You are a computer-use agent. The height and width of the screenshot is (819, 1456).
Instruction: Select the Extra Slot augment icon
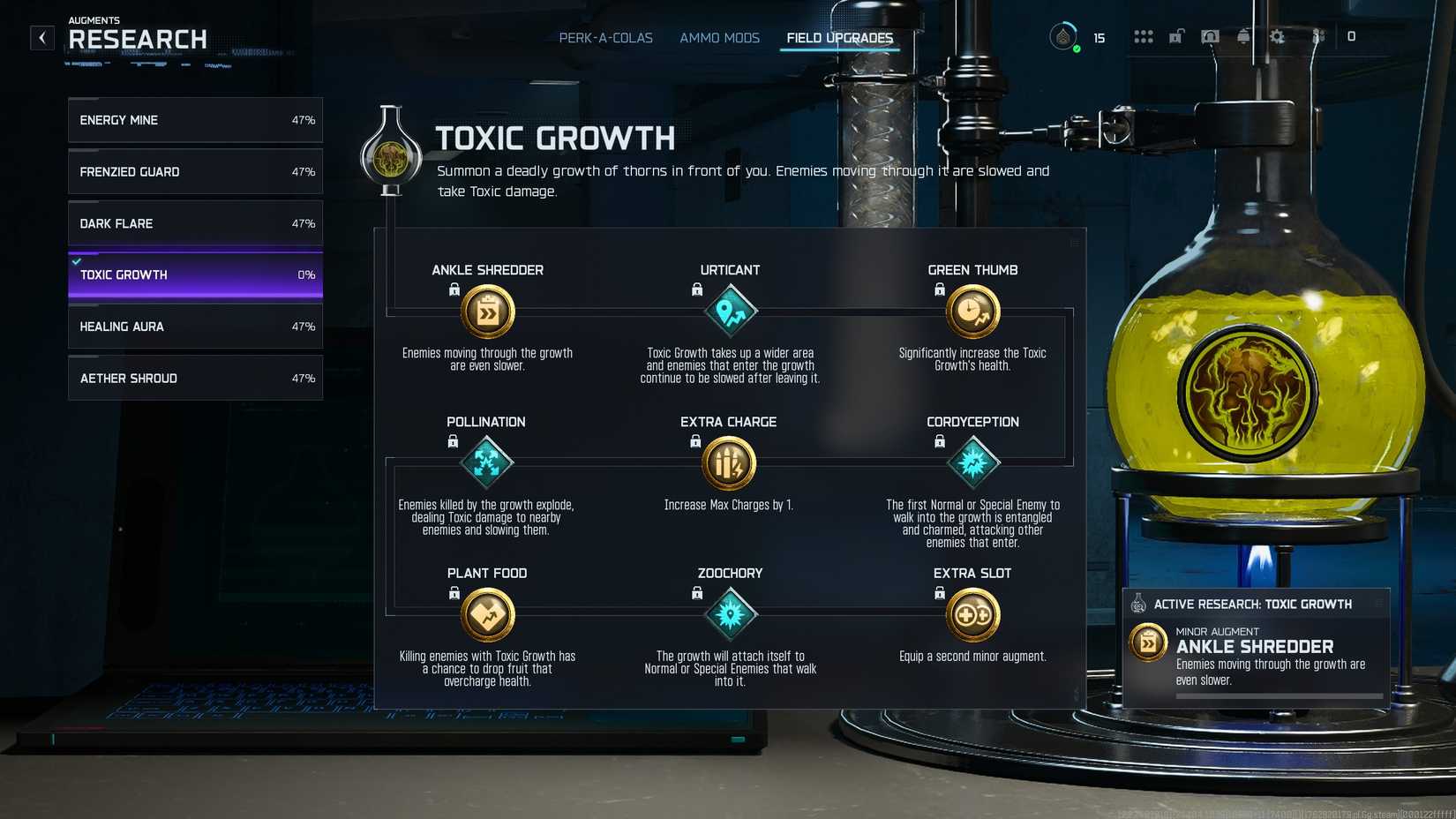coord(972,614)
